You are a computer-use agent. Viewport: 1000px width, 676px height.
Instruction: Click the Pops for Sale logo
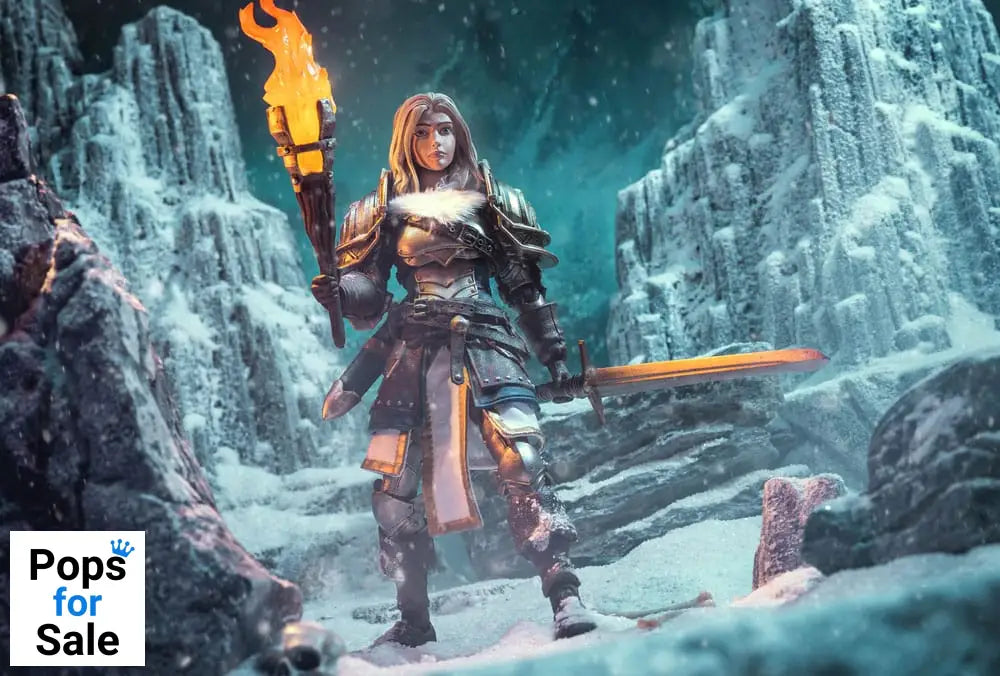(77, 598)
